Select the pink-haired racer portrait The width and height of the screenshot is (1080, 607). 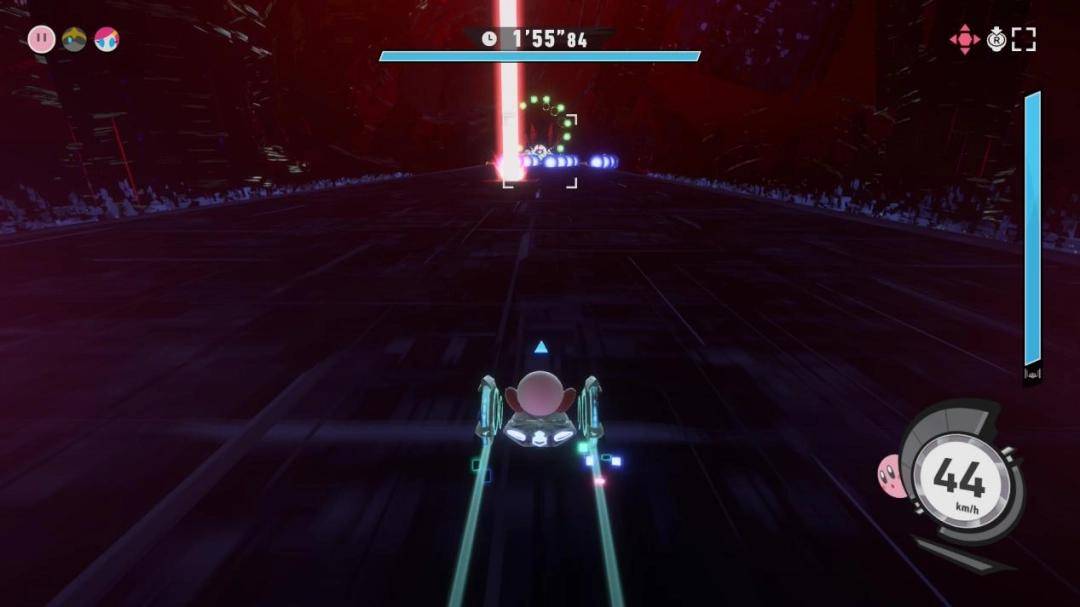click(x=106, y=39)
